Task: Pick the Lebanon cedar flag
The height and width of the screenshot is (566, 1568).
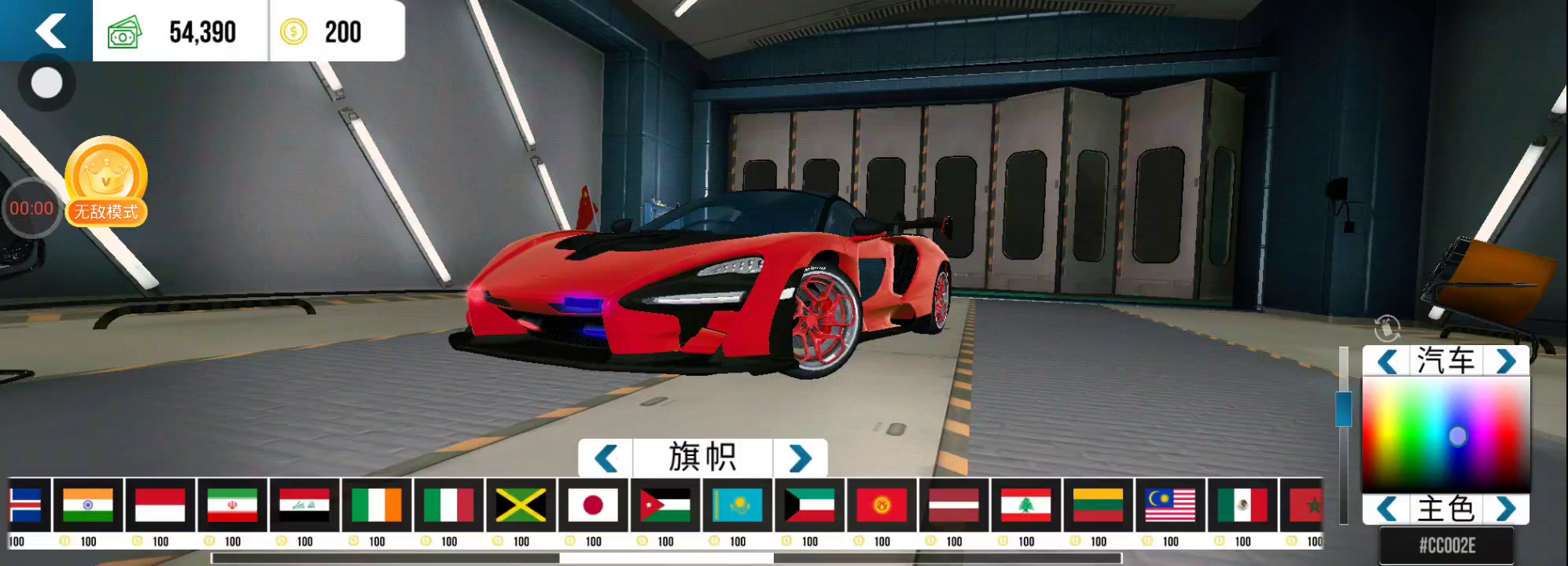Action: click(x=1026, y=505)
